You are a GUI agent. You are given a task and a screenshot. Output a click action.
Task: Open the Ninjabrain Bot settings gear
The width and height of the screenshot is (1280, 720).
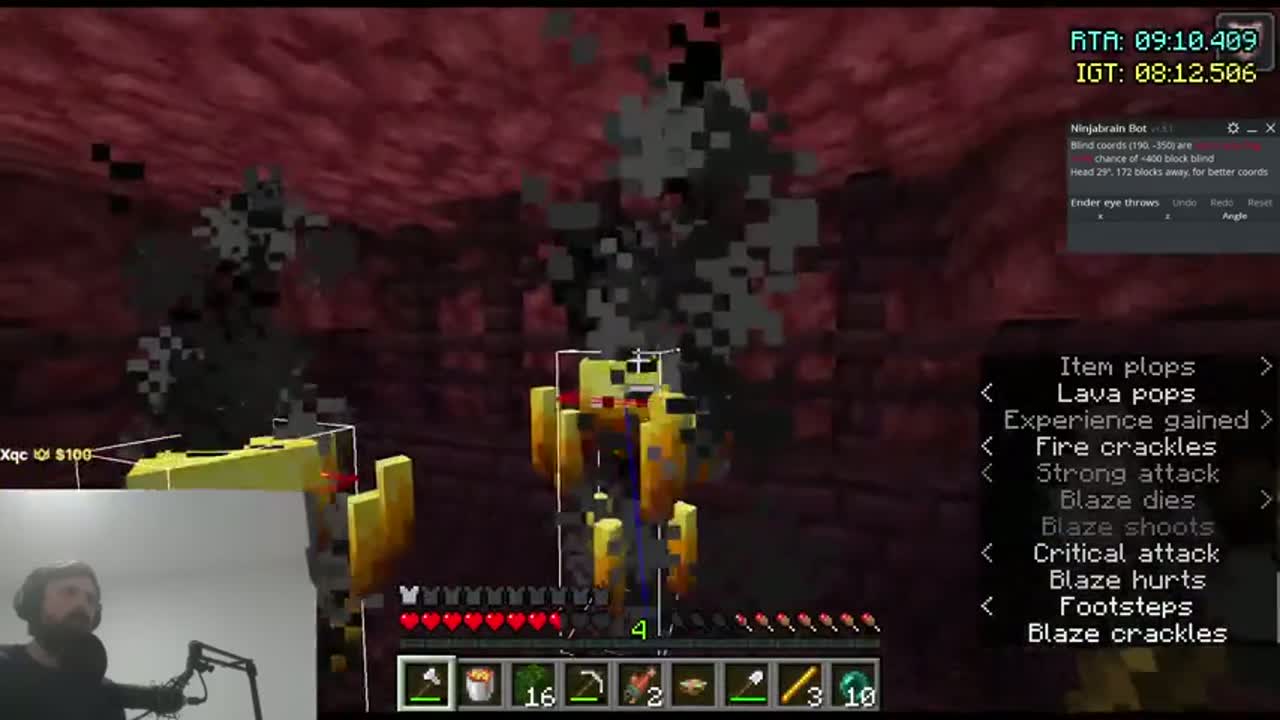(1232, 128)
